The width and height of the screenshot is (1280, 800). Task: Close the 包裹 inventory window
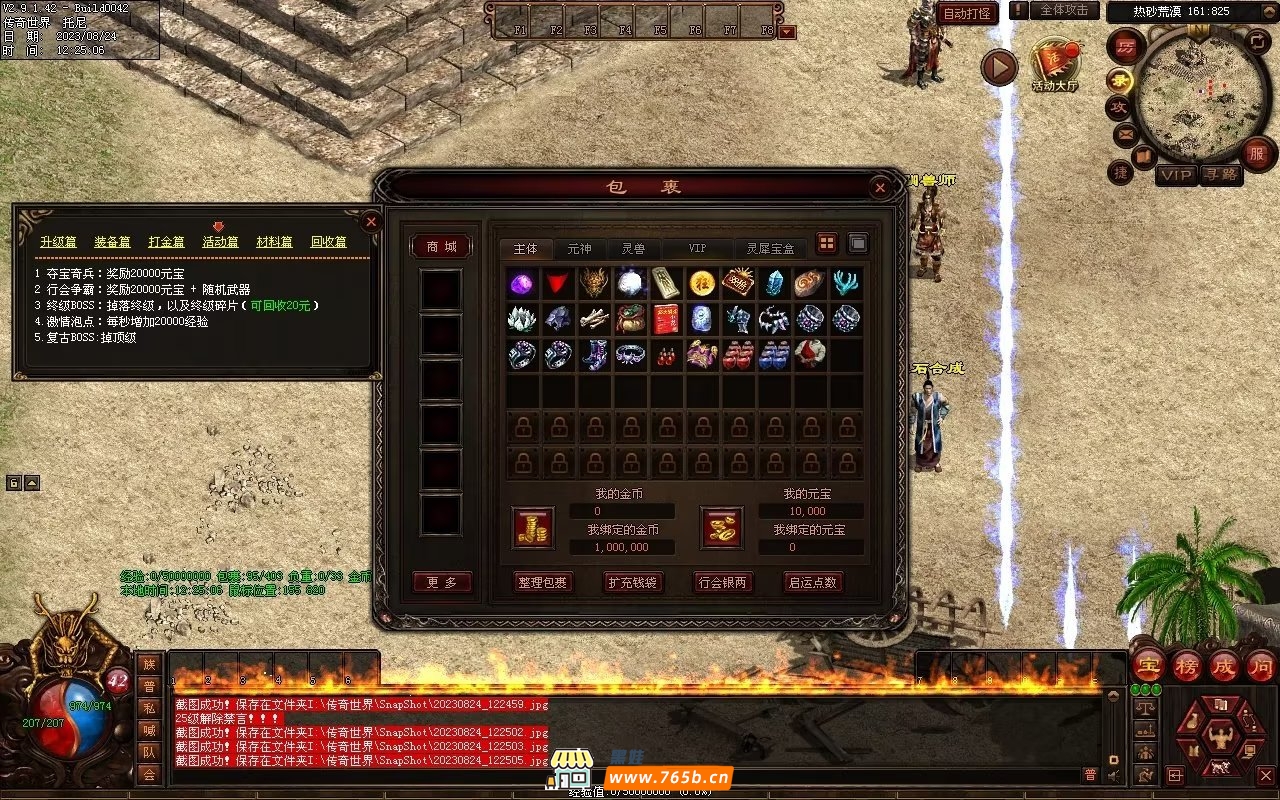click(x=880, y=187)
